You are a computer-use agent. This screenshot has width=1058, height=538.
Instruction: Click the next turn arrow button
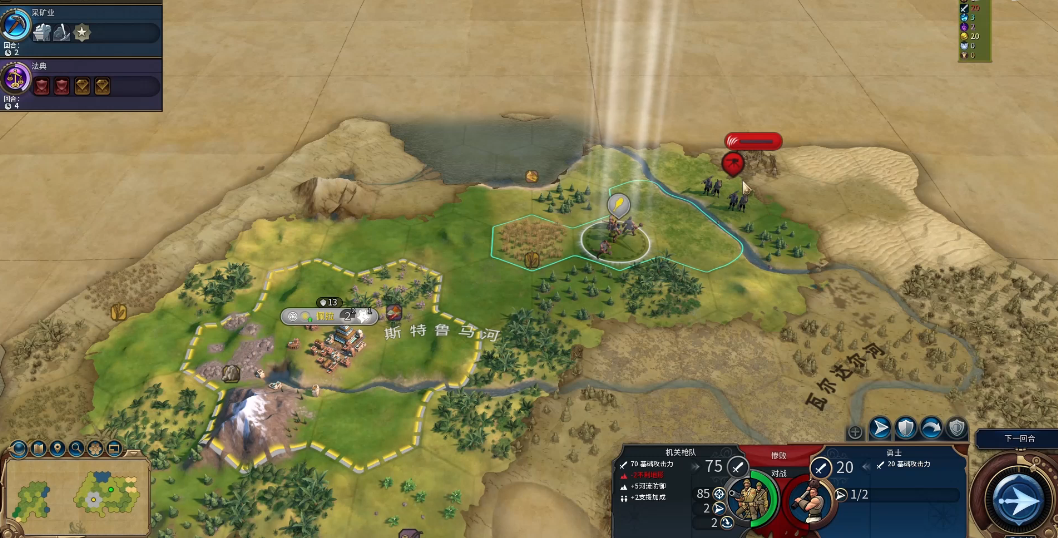click(x=1019, y=497)
